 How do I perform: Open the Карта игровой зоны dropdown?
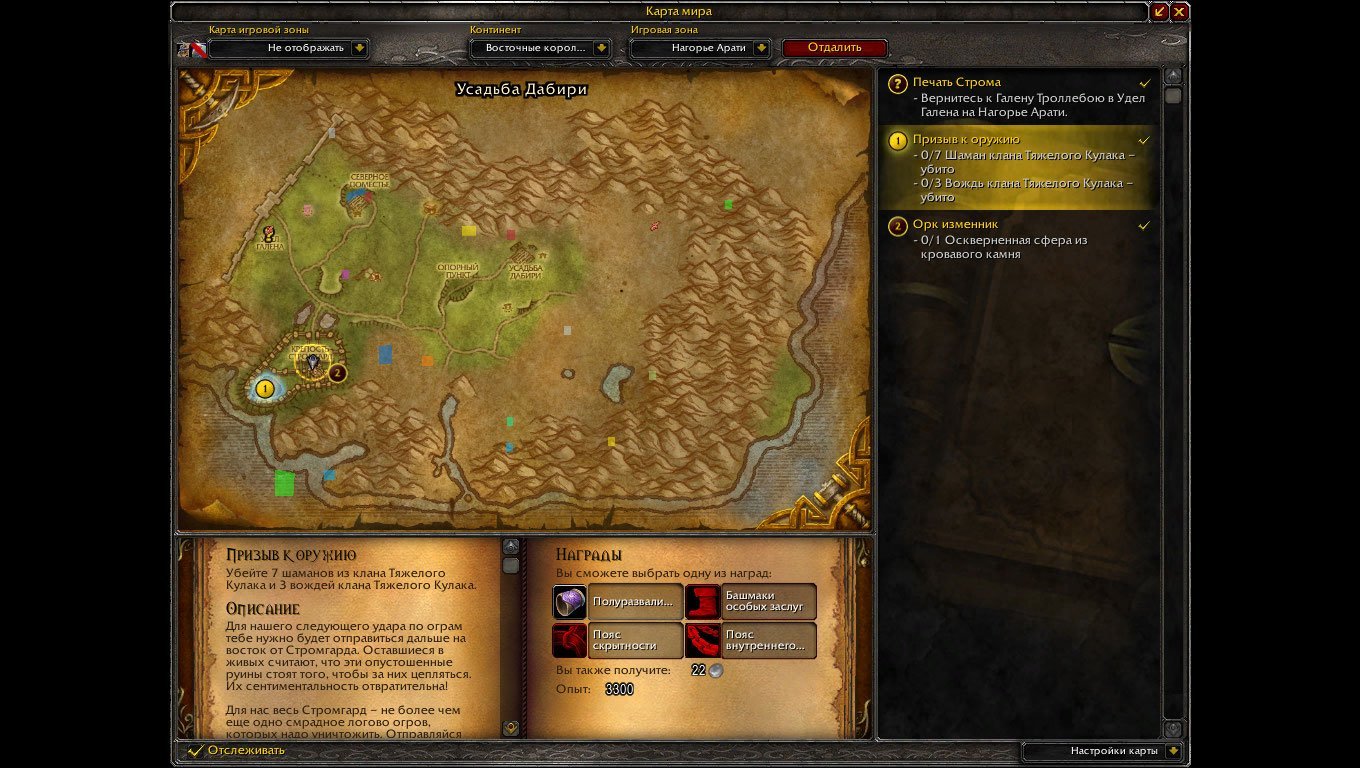point(360,48)
